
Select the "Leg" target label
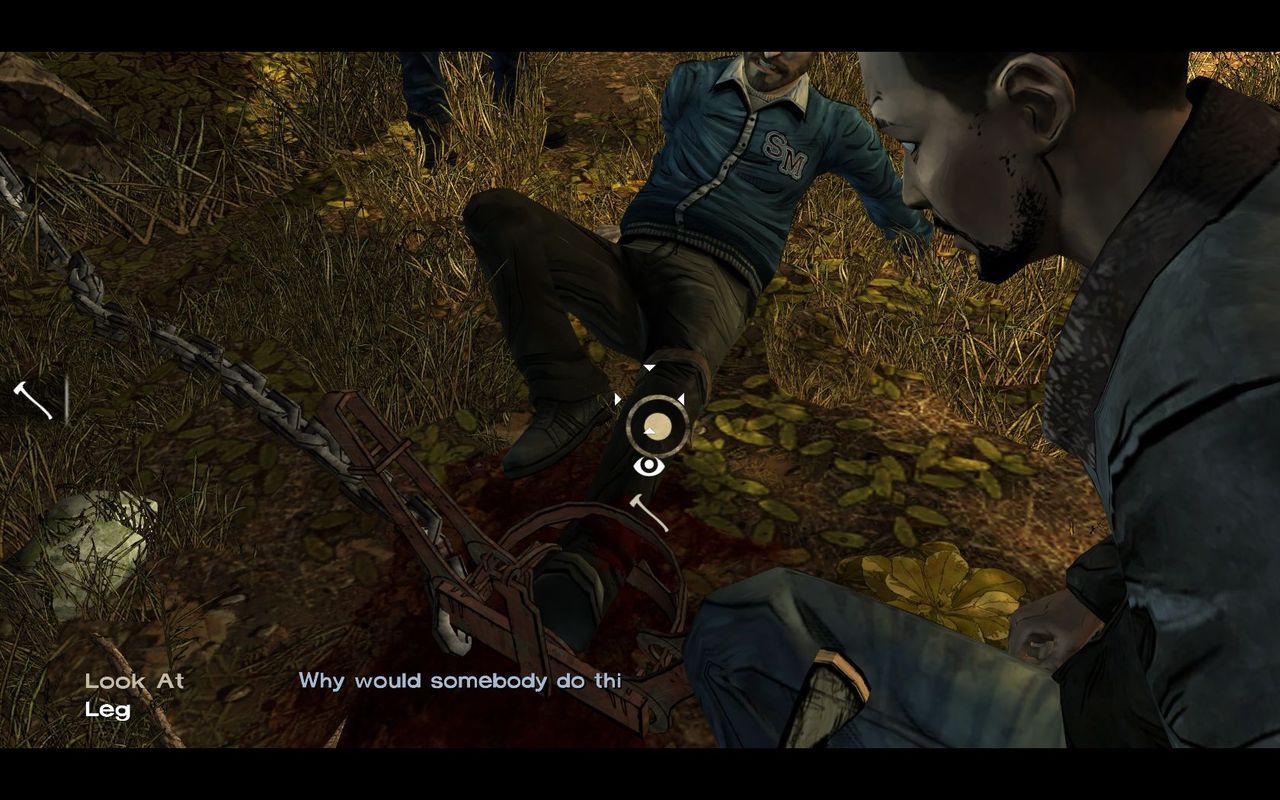point(108,711)
